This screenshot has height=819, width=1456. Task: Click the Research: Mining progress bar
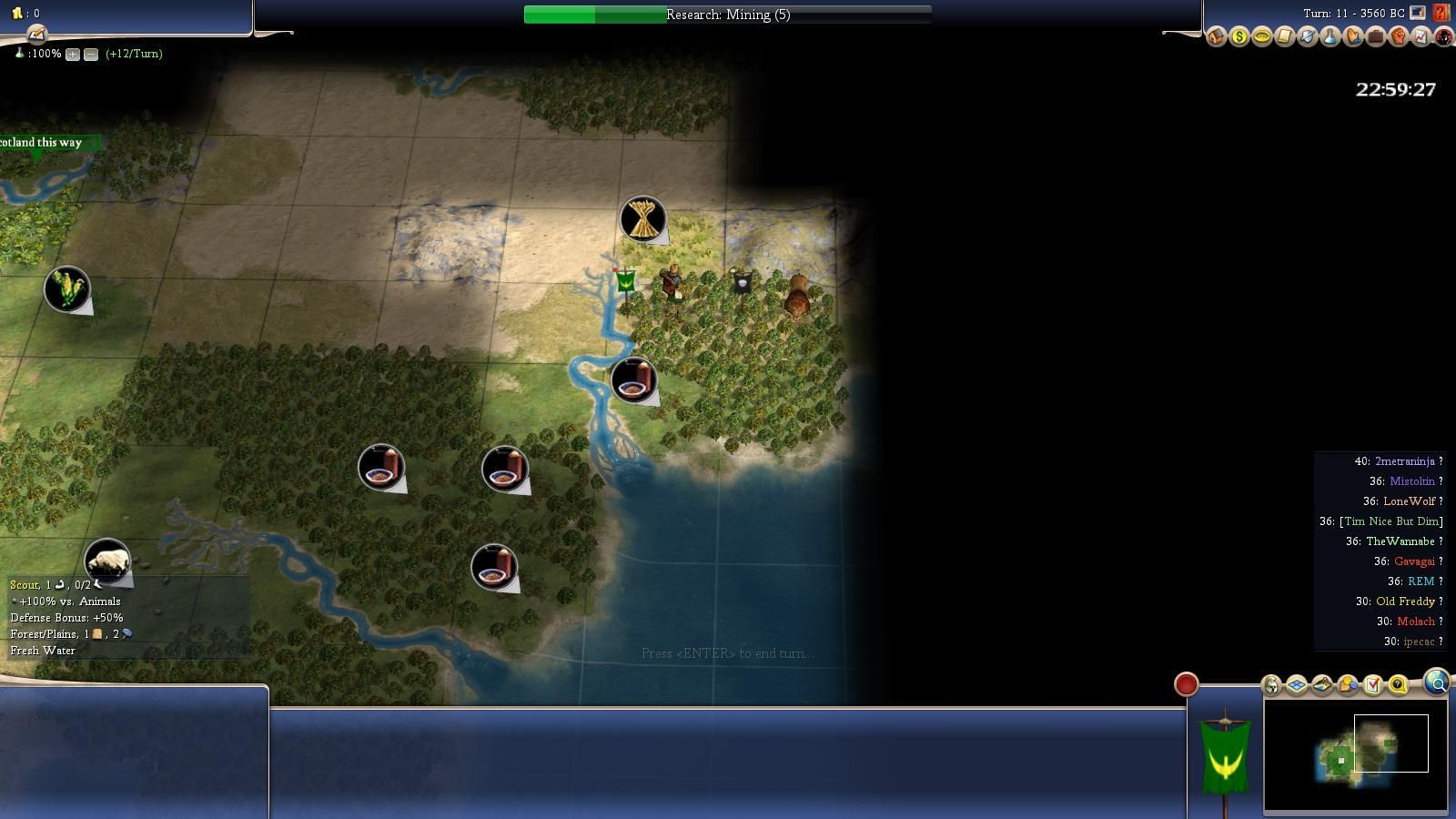point(727,15)
